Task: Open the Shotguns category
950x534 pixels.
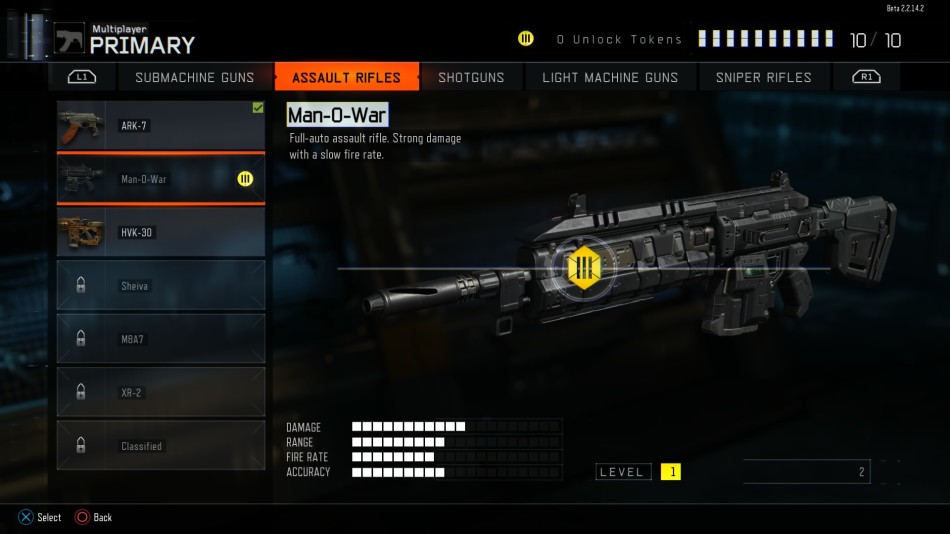Action: point(471,77)
